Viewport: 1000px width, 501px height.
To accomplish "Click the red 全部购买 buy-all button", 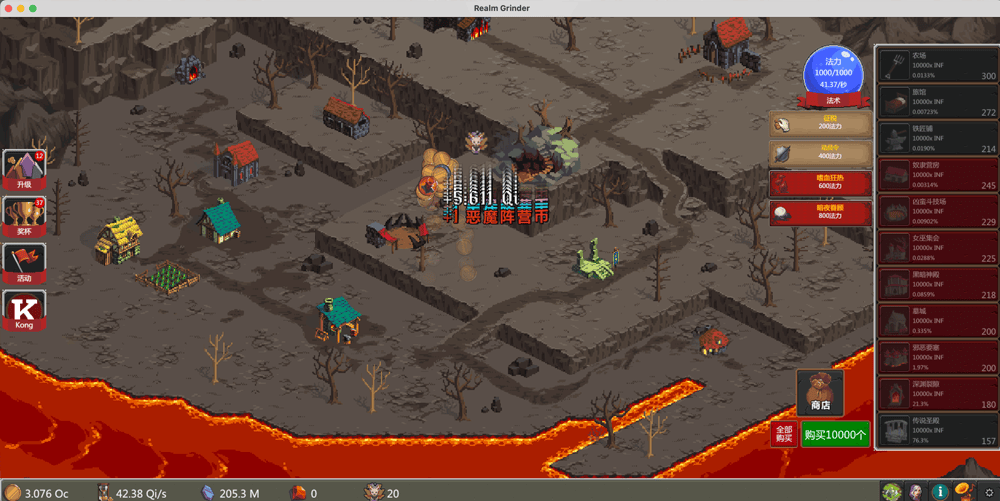I will coord(784,434).
